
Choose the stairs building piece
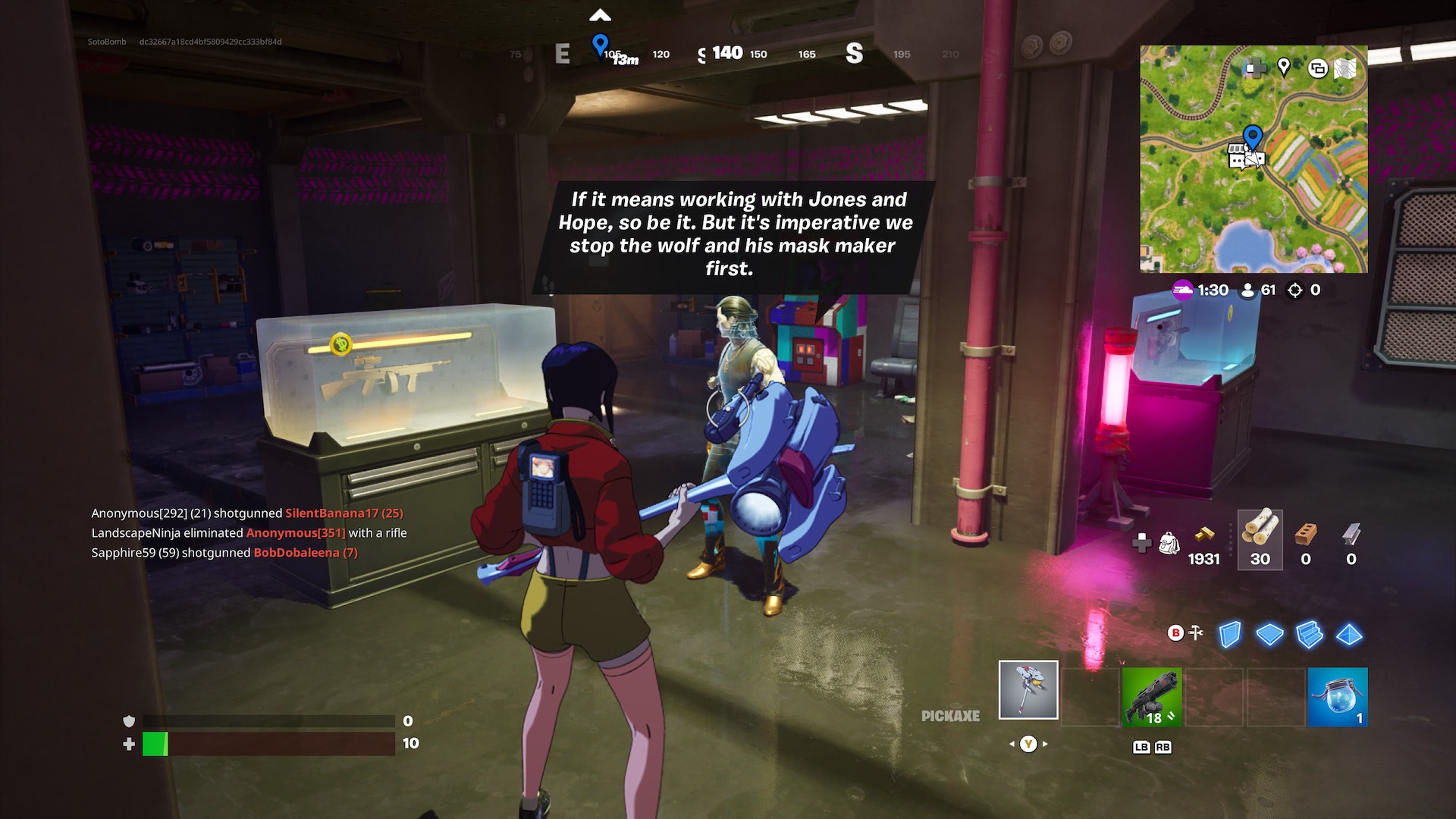click(x=1310, y=634)
